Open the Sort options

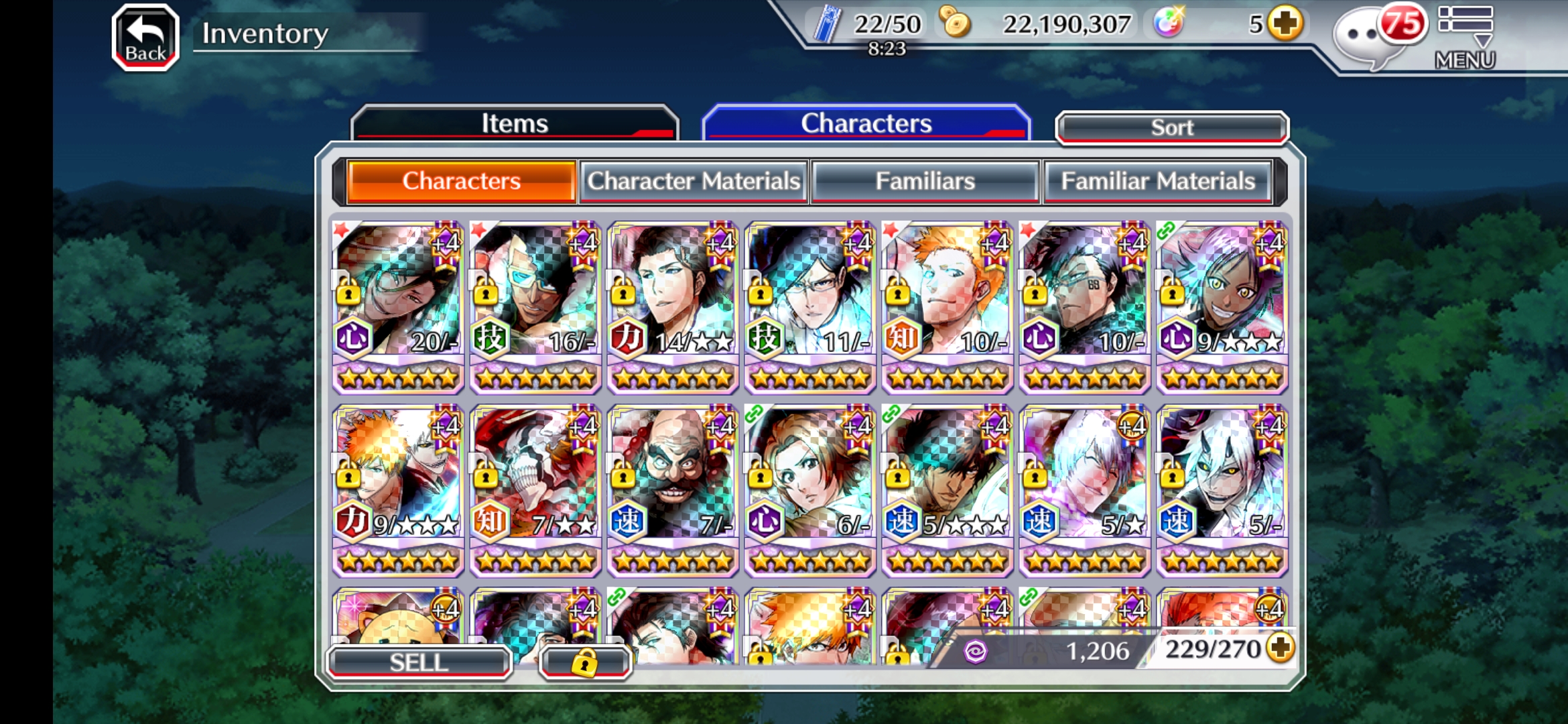click(1171, 127)
